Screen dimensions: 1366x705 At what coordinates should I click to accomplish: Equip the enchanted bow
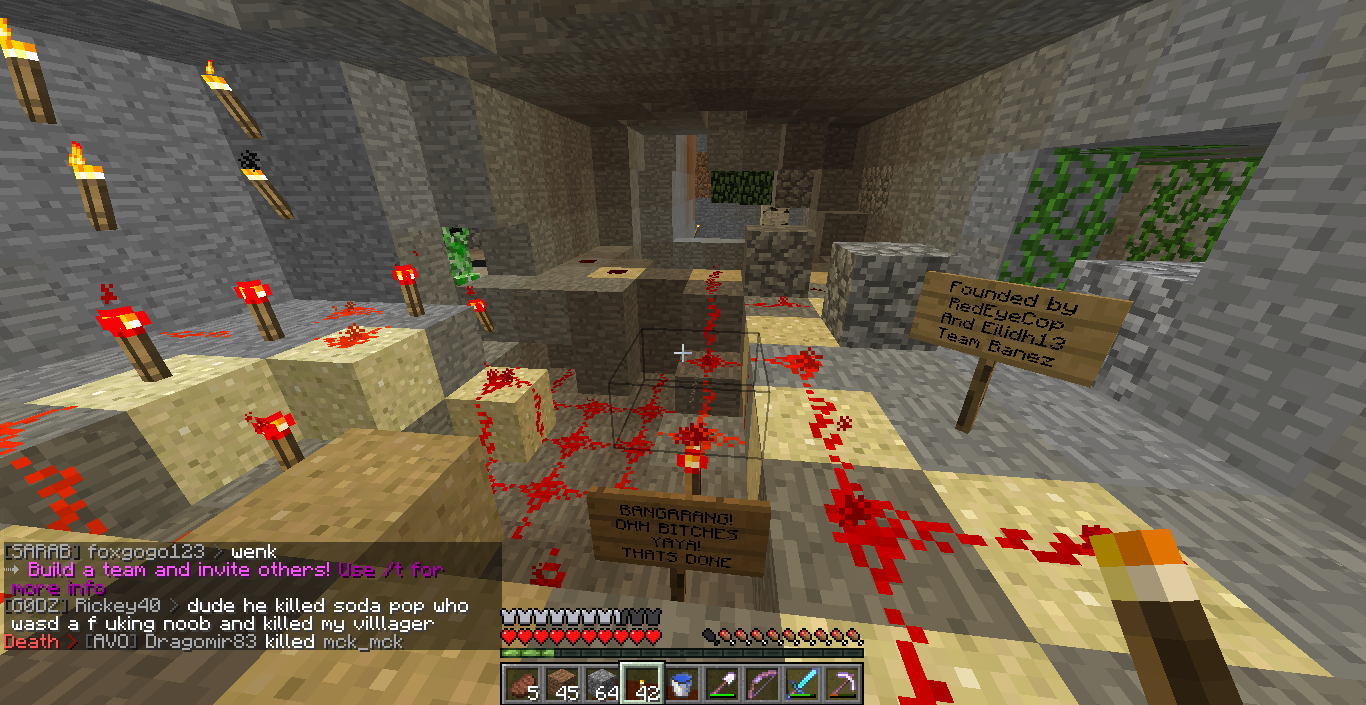pos(761,684)
